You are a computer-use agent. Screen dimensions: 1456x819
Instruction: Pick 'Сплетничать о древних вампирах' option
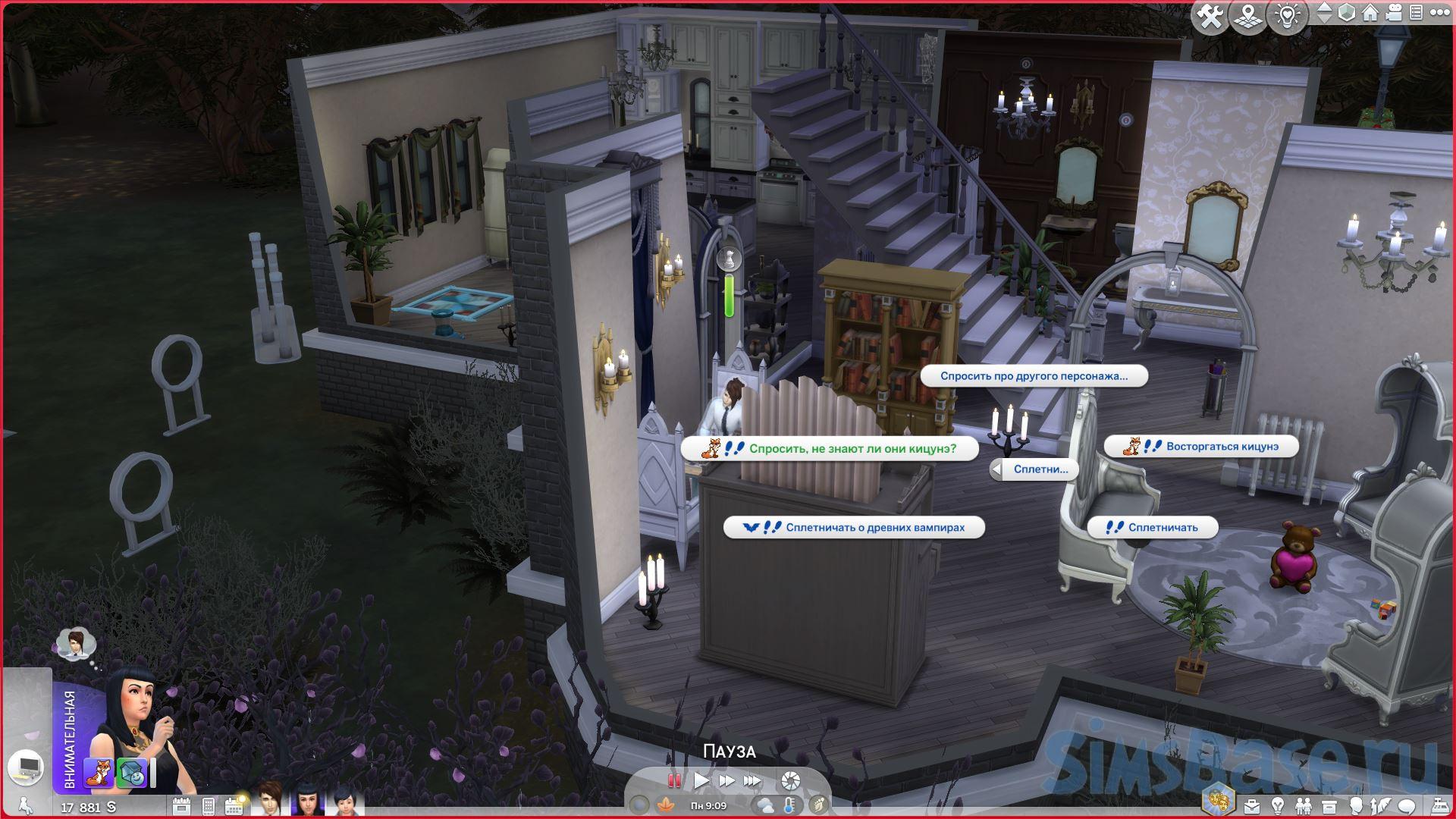point(854,527)
